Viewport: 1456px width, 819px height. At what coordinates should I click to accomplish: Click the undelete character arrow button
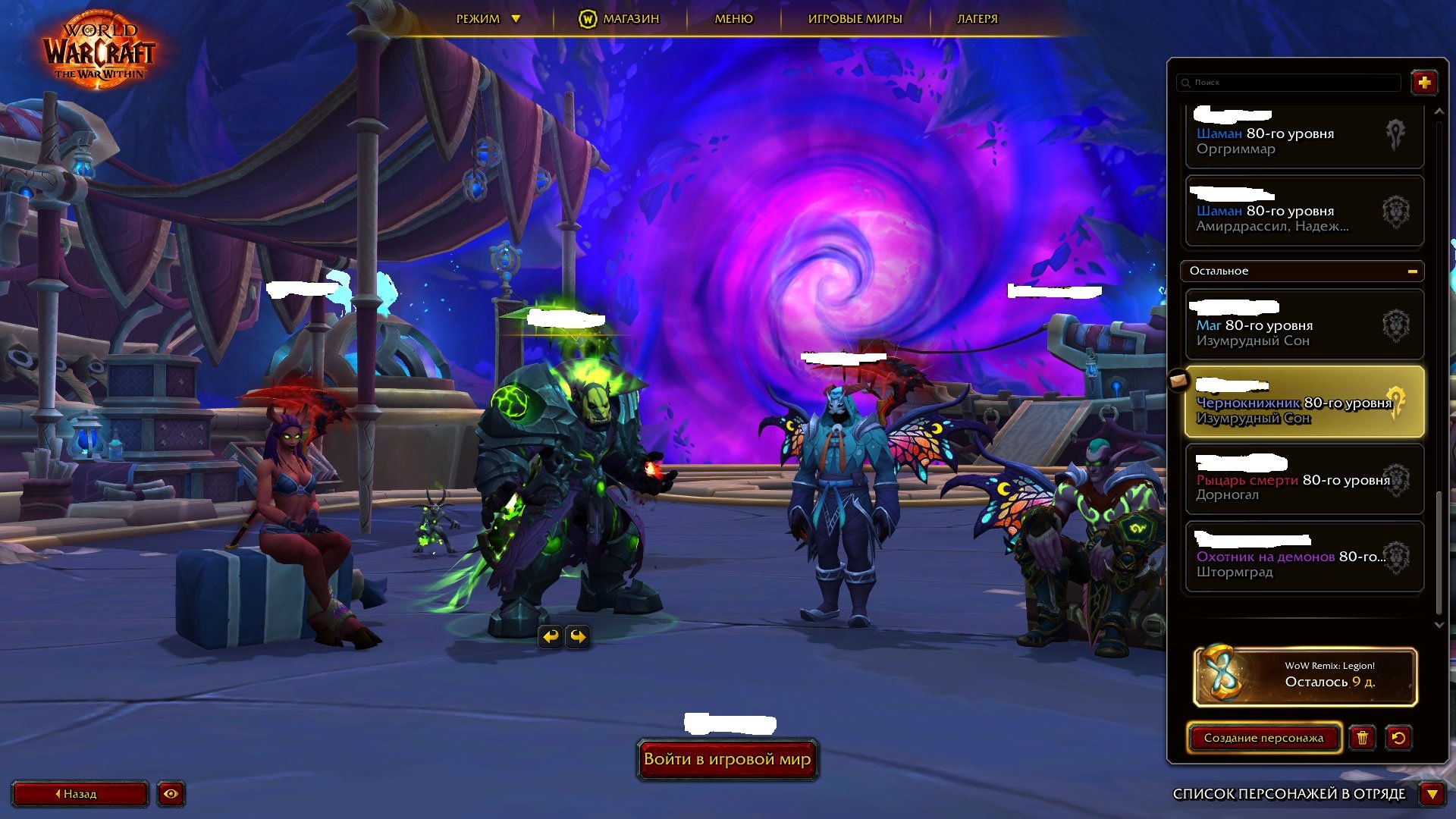[x=1398, y=738]
